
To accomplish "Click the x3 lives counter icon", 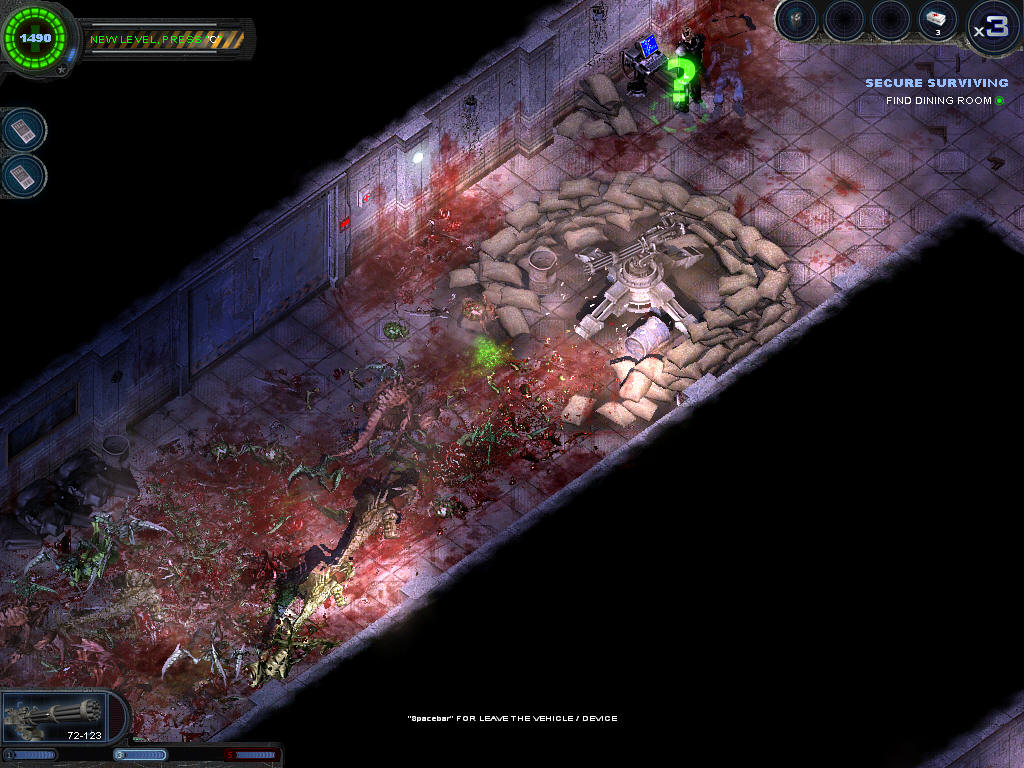I will tap(993, 25).
